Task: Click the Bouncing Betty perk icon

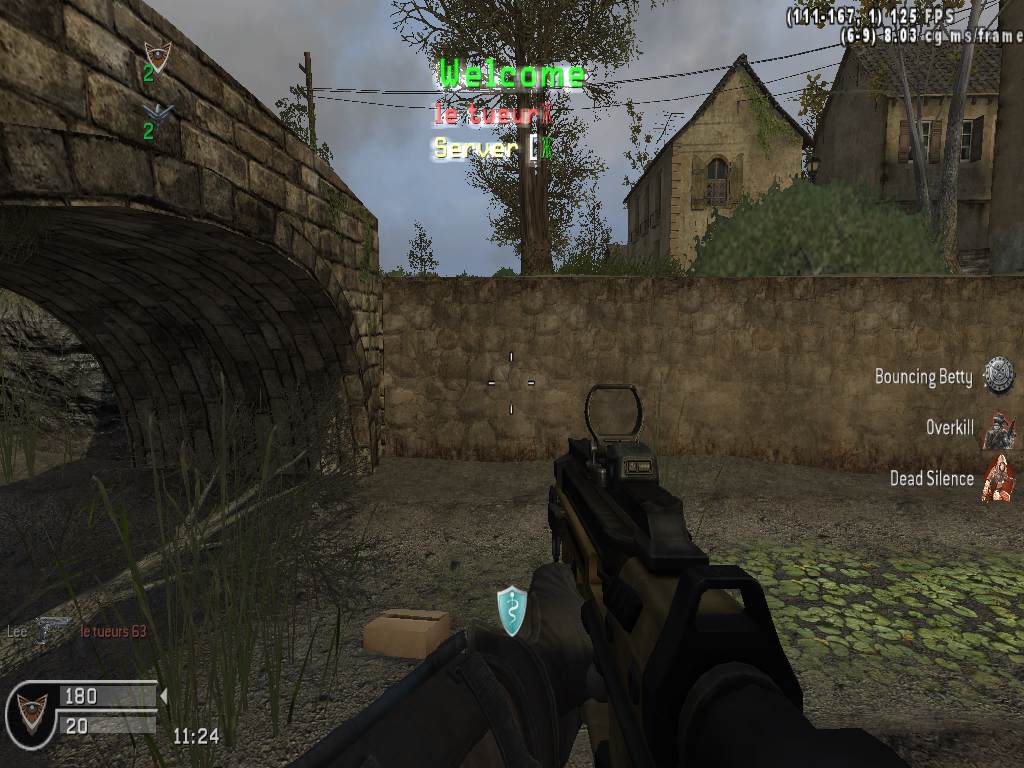Action: point(997,375)
